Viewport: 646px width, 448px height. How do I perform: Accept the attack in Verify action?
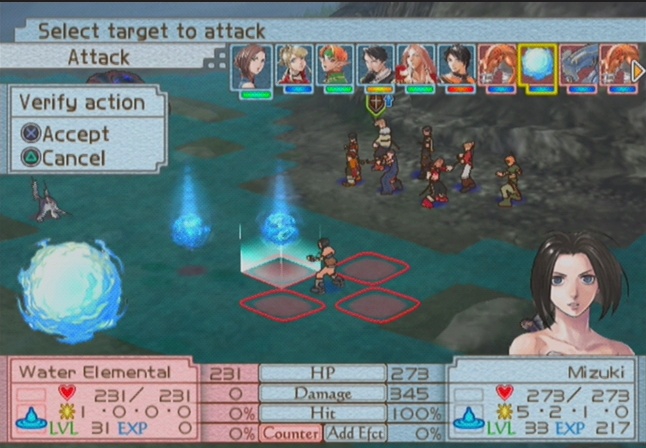pos(74,134)
